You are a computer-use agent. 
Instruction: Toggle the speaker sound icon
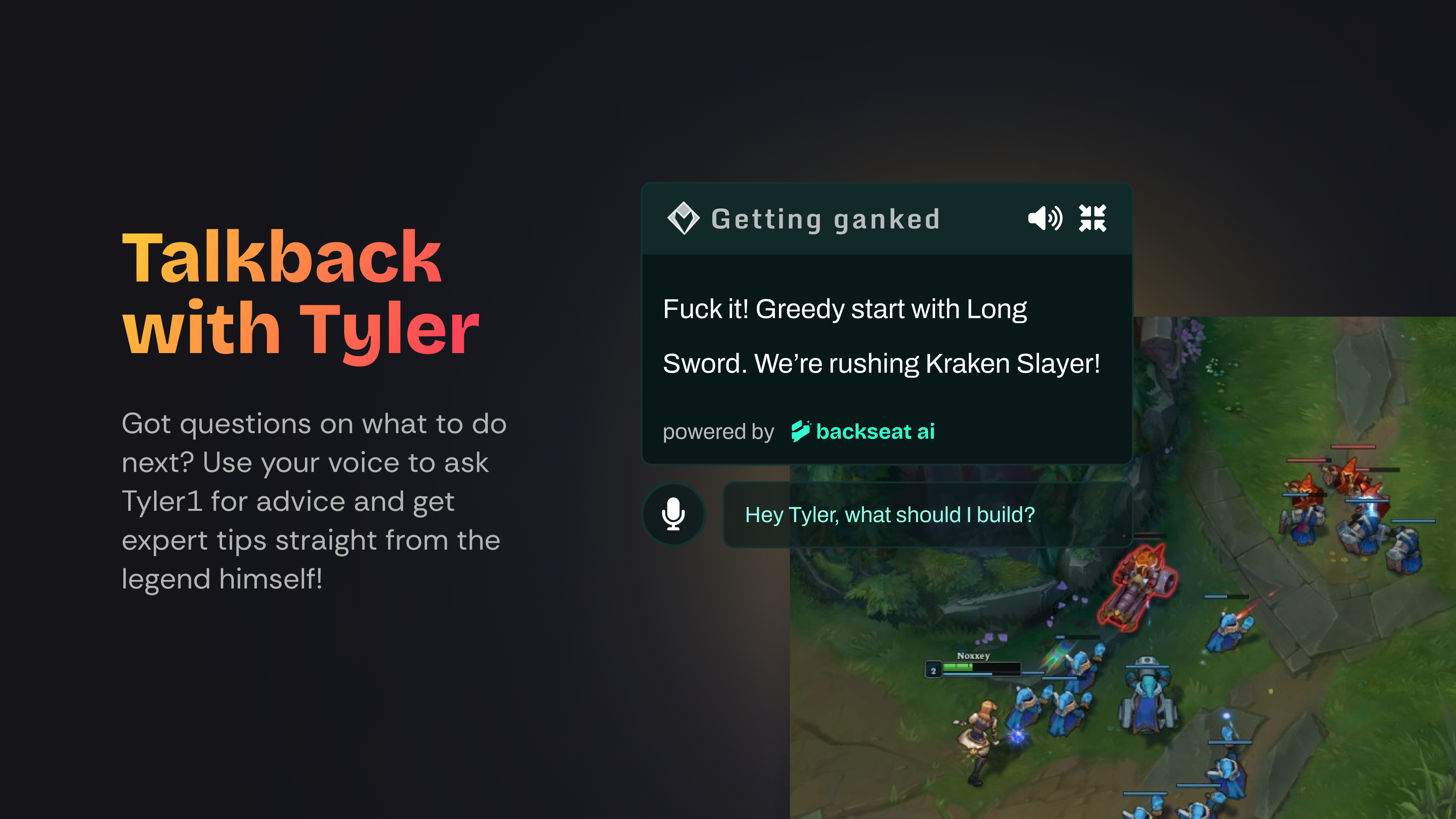pyautogui.click(x=1045, y=218)
